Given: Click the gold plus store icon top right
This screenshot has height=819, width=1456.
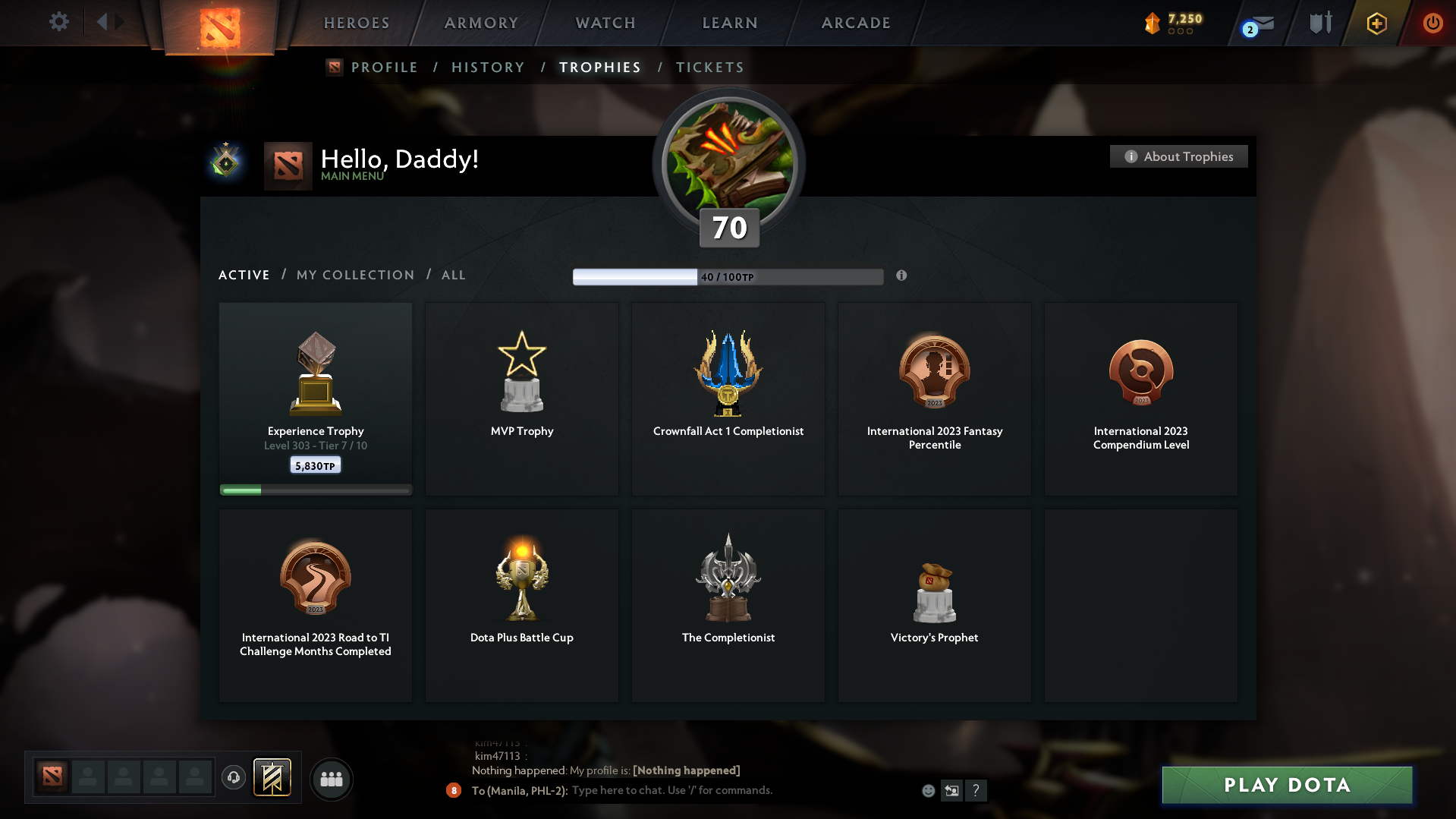Looking at the screenshot, I should [x=1375, y=23].
